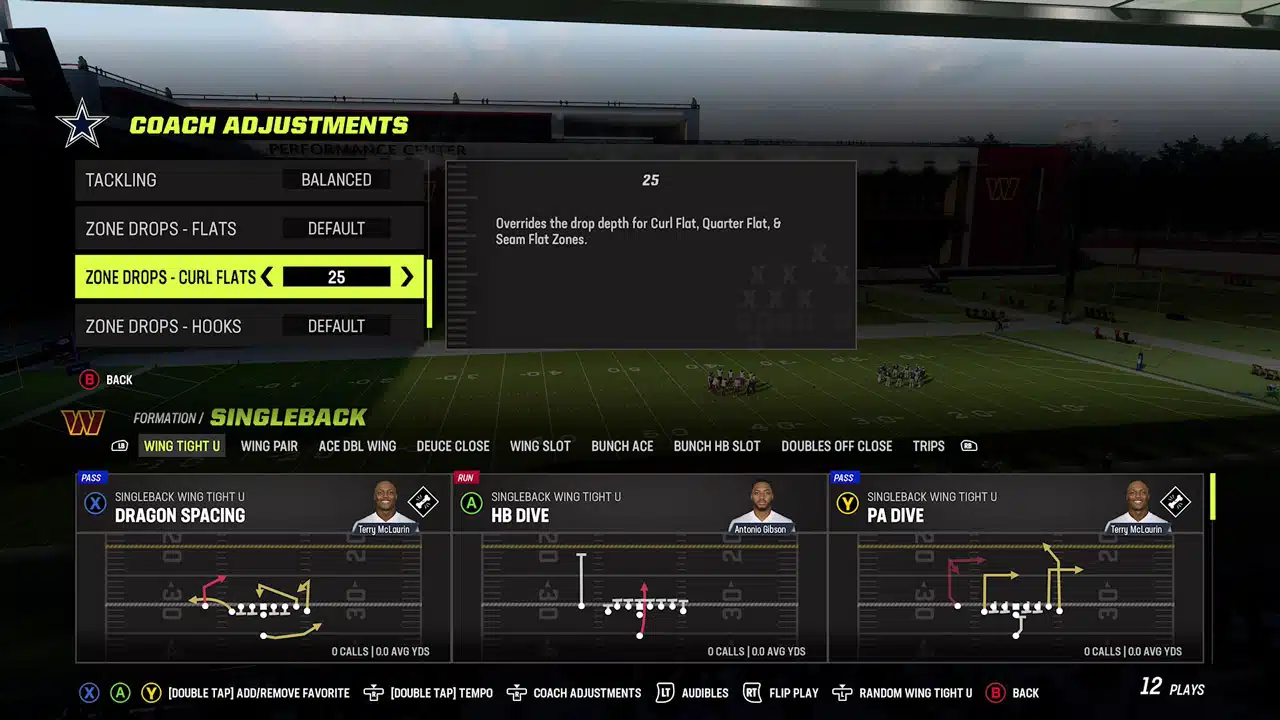The height and width of the screenshot is (720, 1280).
Task: Pick the HB Dive run play
Action: click(x=640, y=567)
